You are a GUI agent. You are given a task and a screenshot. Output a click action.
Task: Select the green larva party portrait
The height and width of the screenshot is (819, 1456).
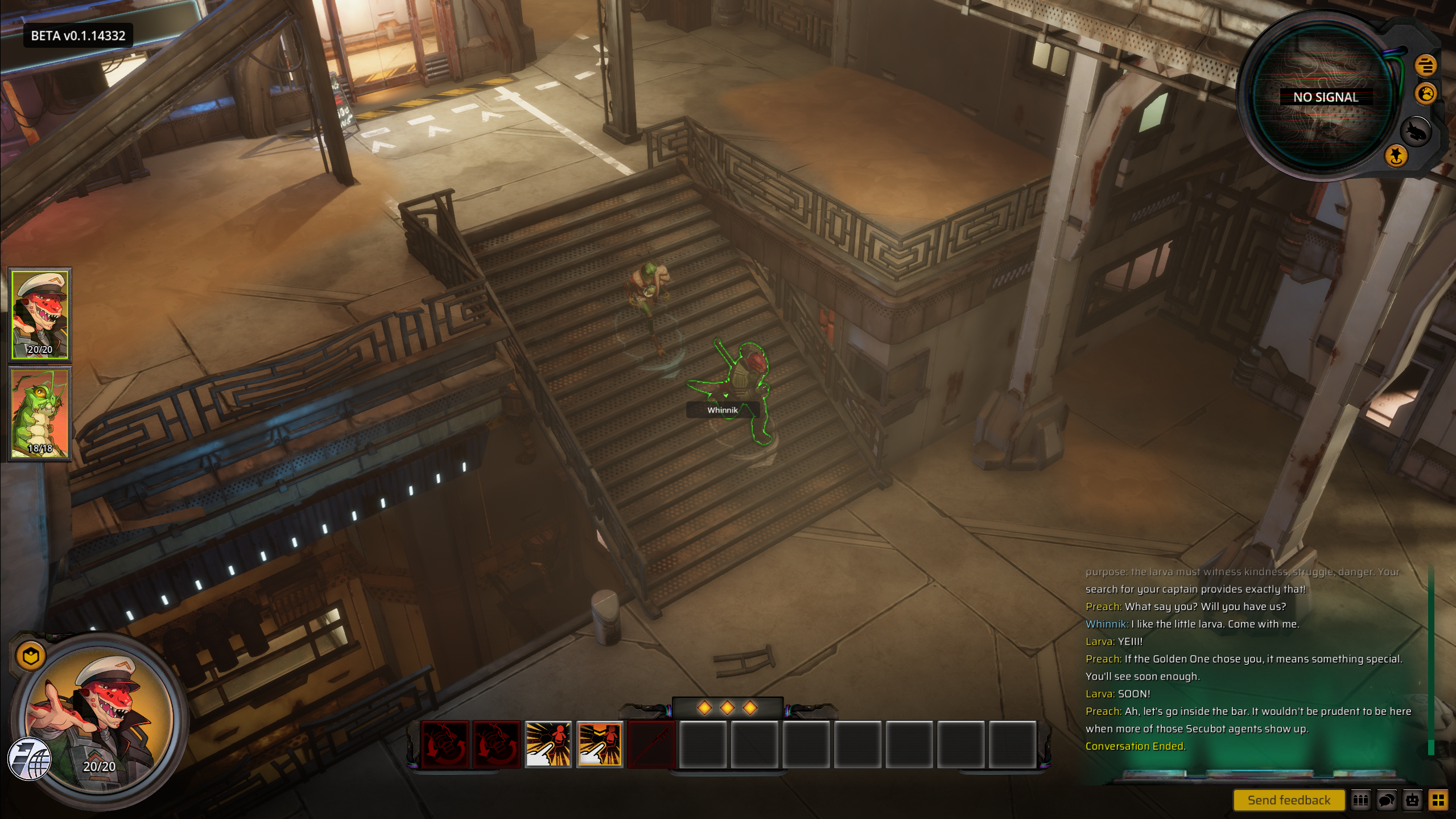coord(40,413)
